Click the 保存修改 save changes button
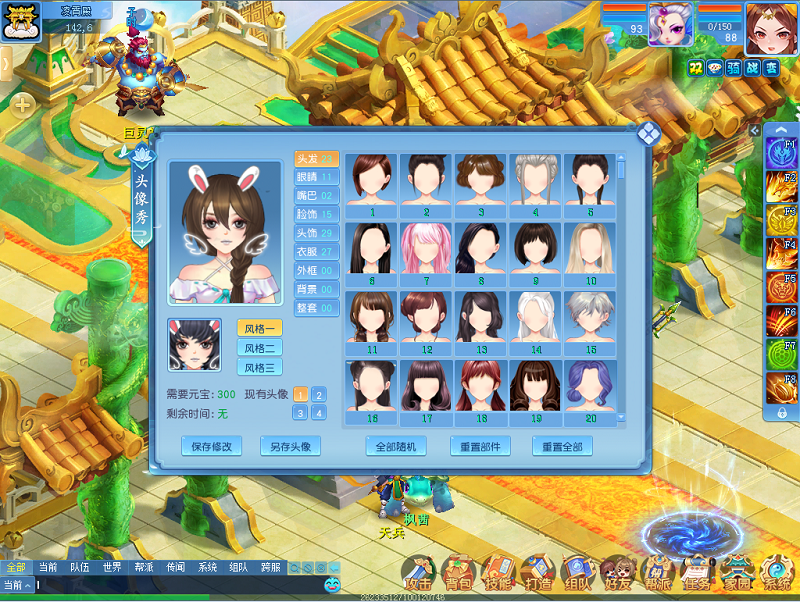 211,446
